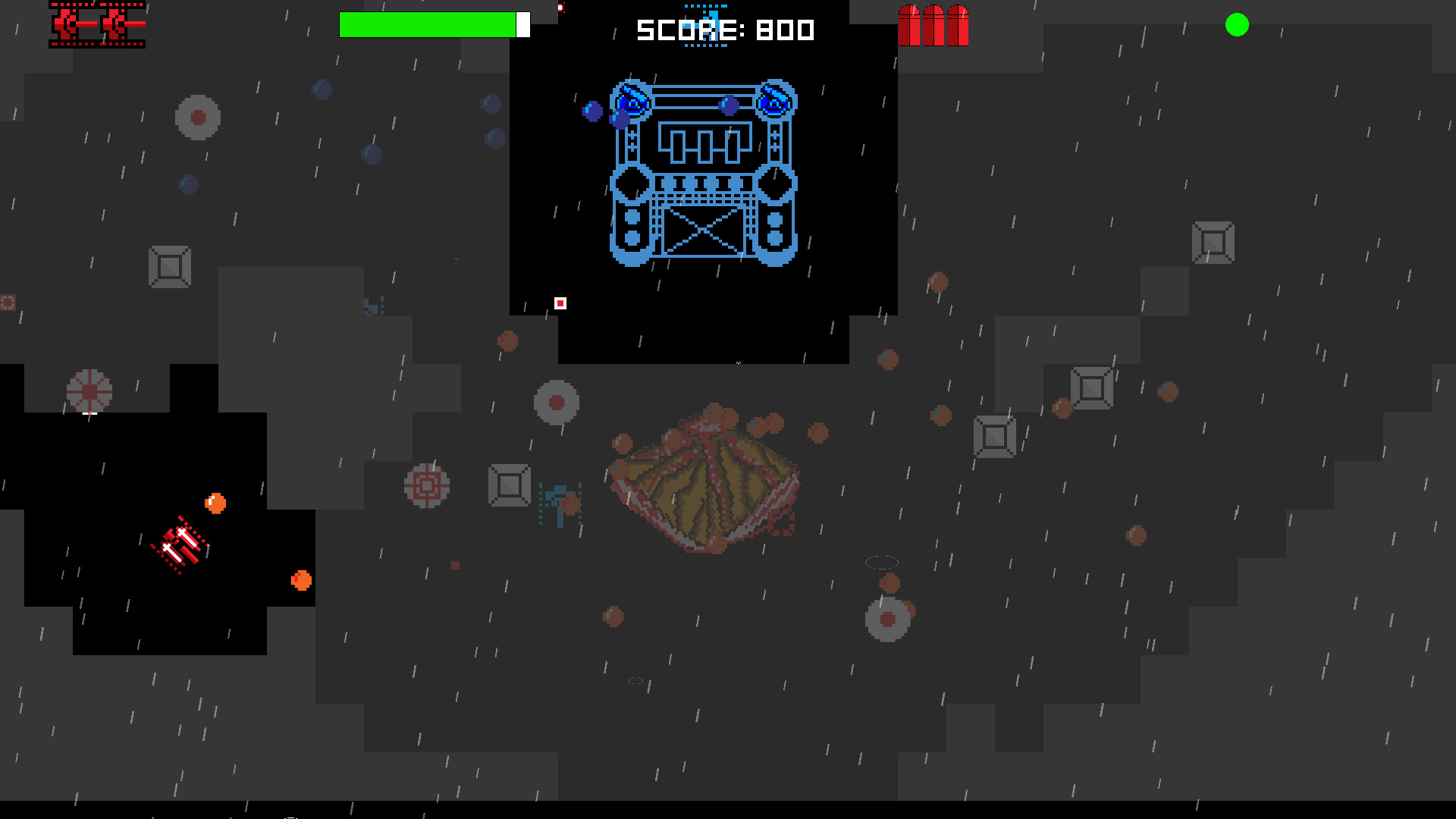Click the gray crate near top-left area
The height and width of the screenshot is (819, 1456).
(168, 267)
